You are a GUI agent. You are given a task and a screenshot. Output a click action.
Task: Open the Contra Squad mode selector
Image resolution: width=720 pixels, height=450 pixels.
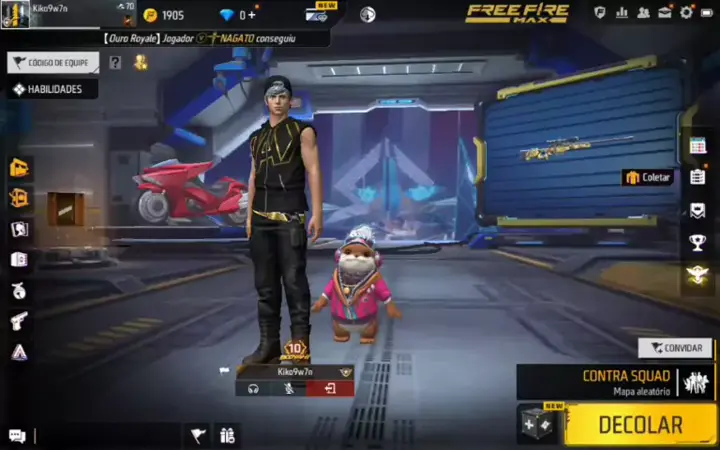615,382
